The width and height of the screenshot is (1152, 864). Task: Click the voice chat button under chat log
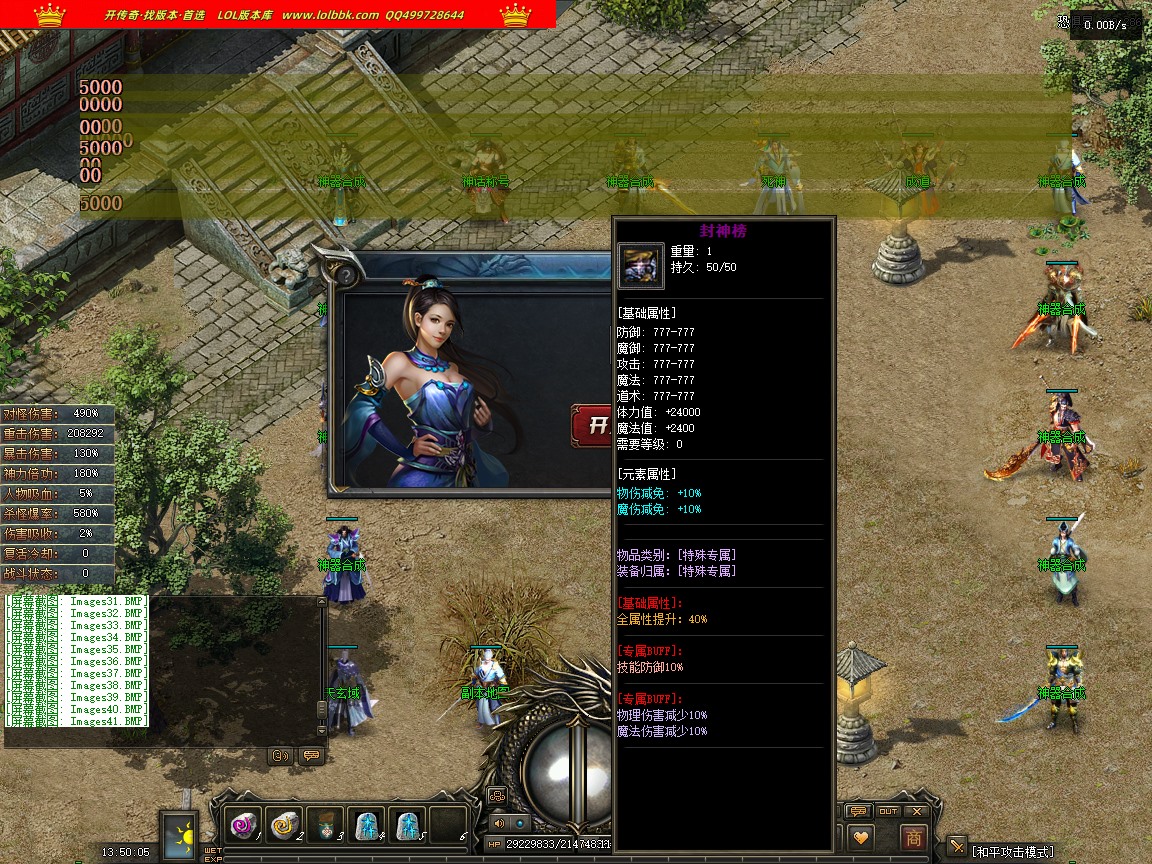pyautogui.click(x=281, y=756)
